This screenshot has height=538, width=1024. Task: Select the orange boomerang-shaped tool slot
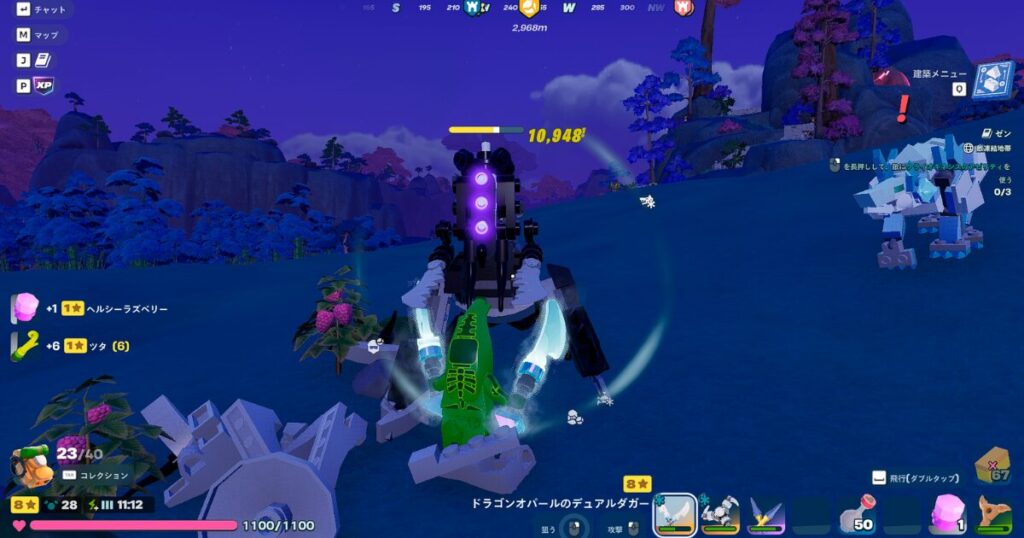[x=993, y=515]
